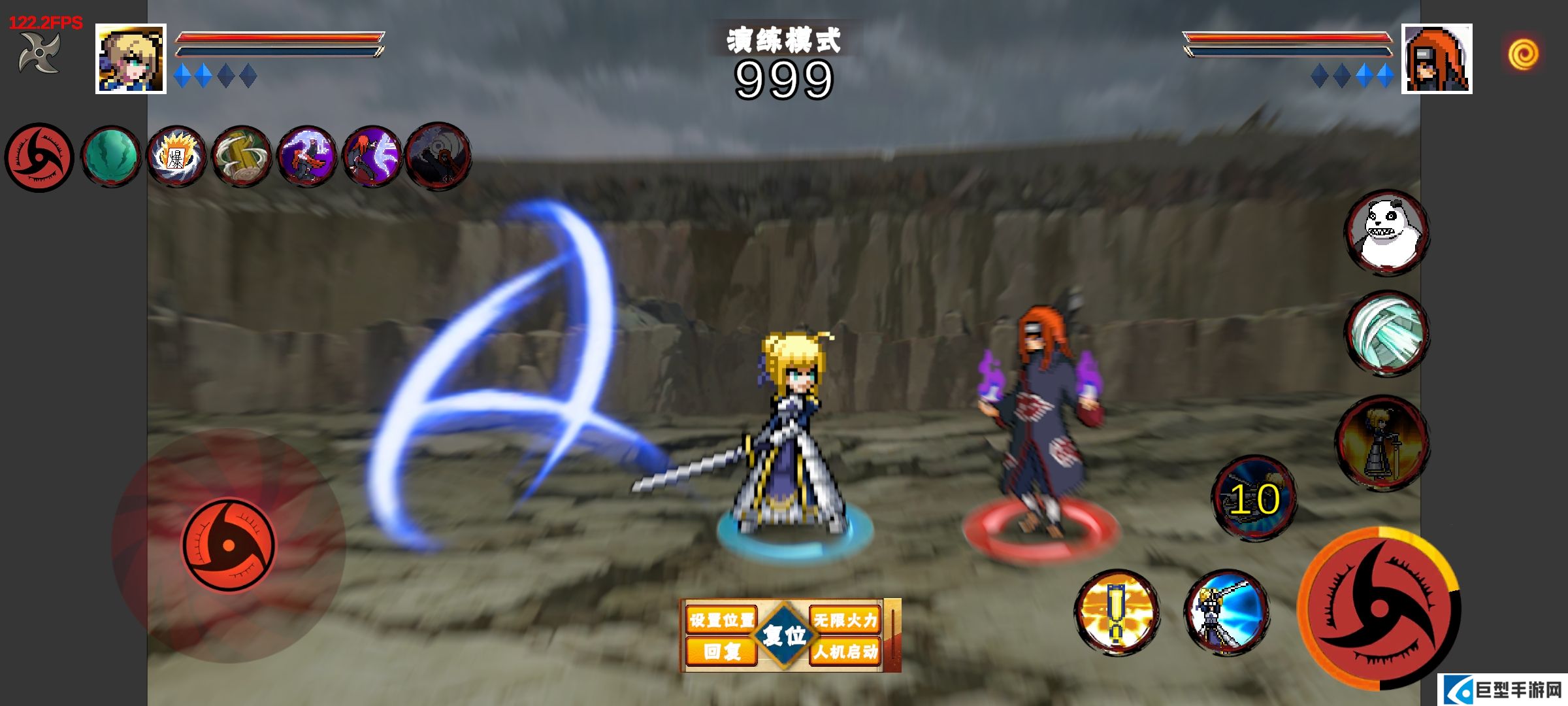The height and width of the screenshot is (706, 1568).
Task: Select the dark masked figure skill icon
Action: point(438,157)
